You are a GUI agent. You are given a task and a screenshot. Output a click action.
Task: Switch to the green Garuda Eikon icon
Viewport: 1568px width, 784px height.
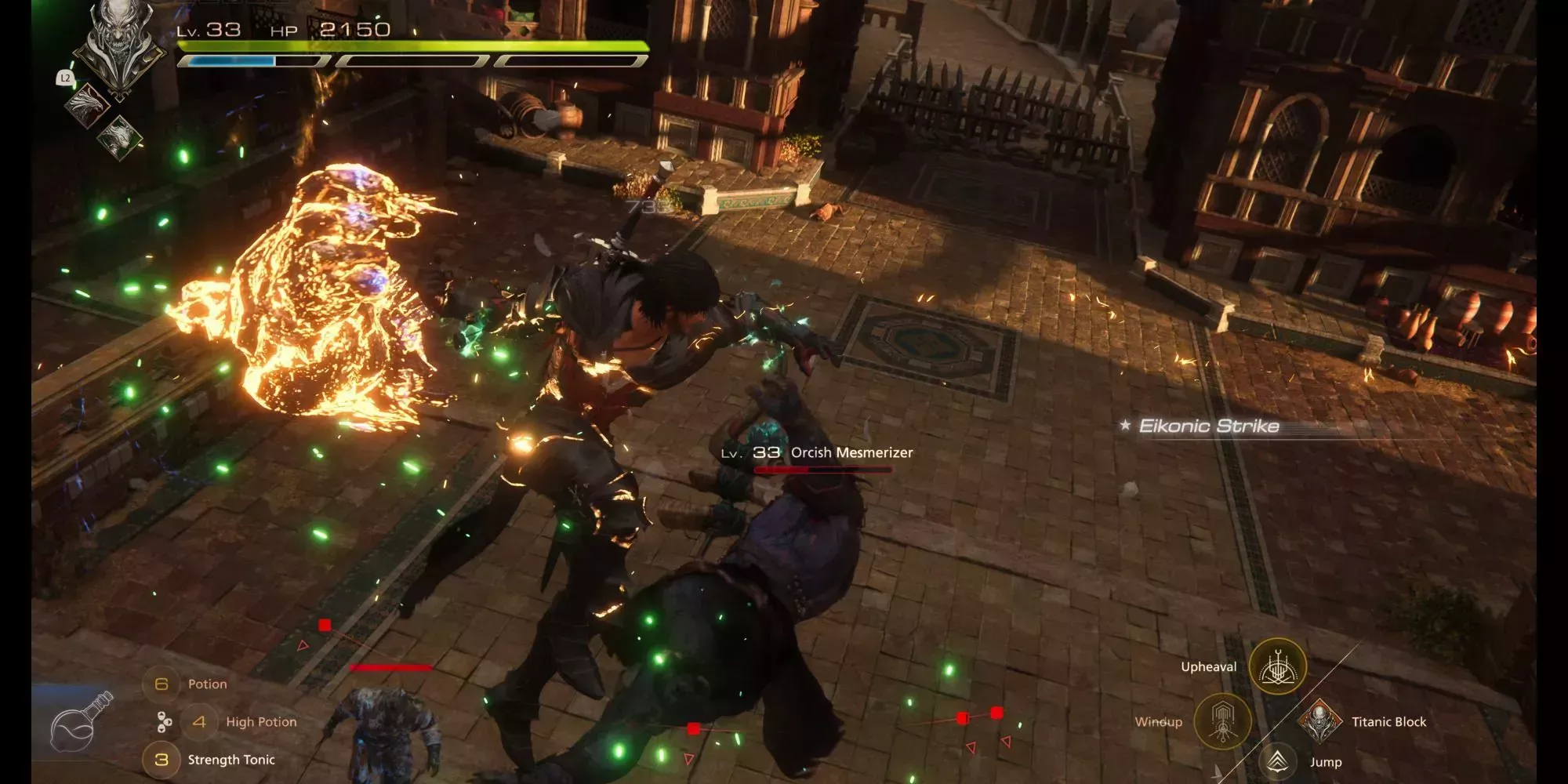point(120,136)
